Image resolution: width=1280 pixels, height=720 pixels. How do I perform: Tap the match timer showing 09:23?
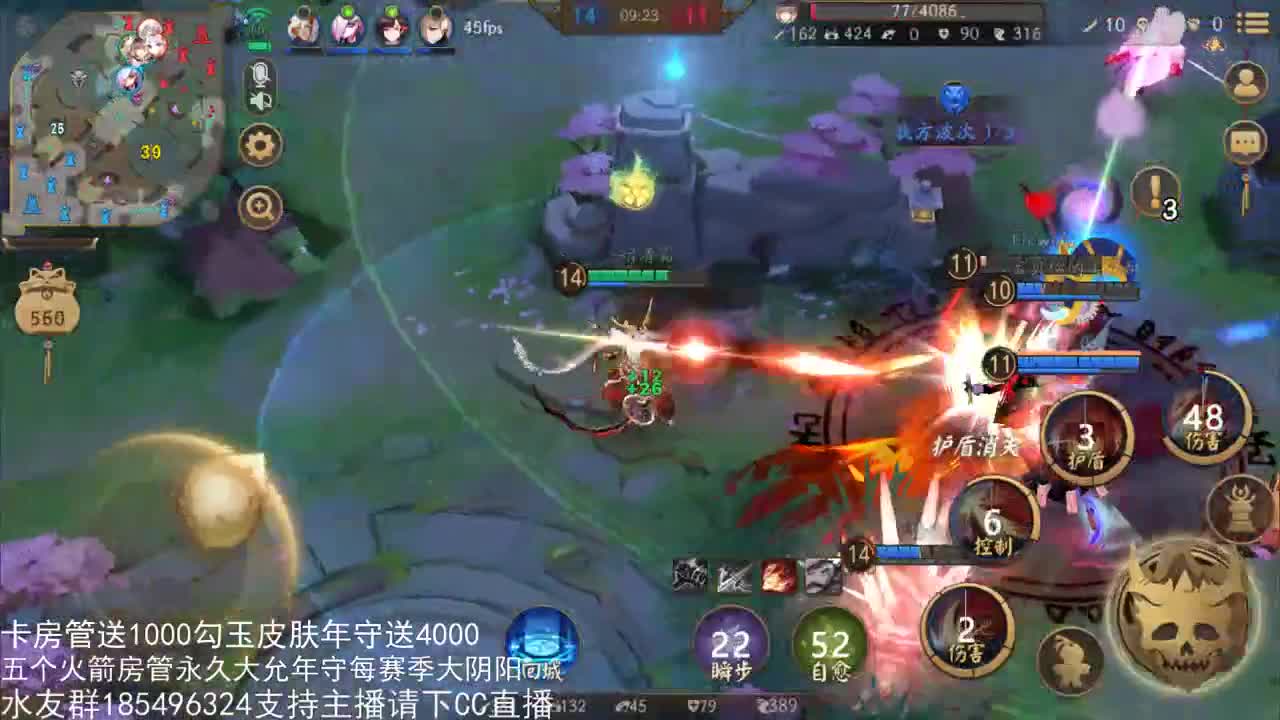pos(640,14)
